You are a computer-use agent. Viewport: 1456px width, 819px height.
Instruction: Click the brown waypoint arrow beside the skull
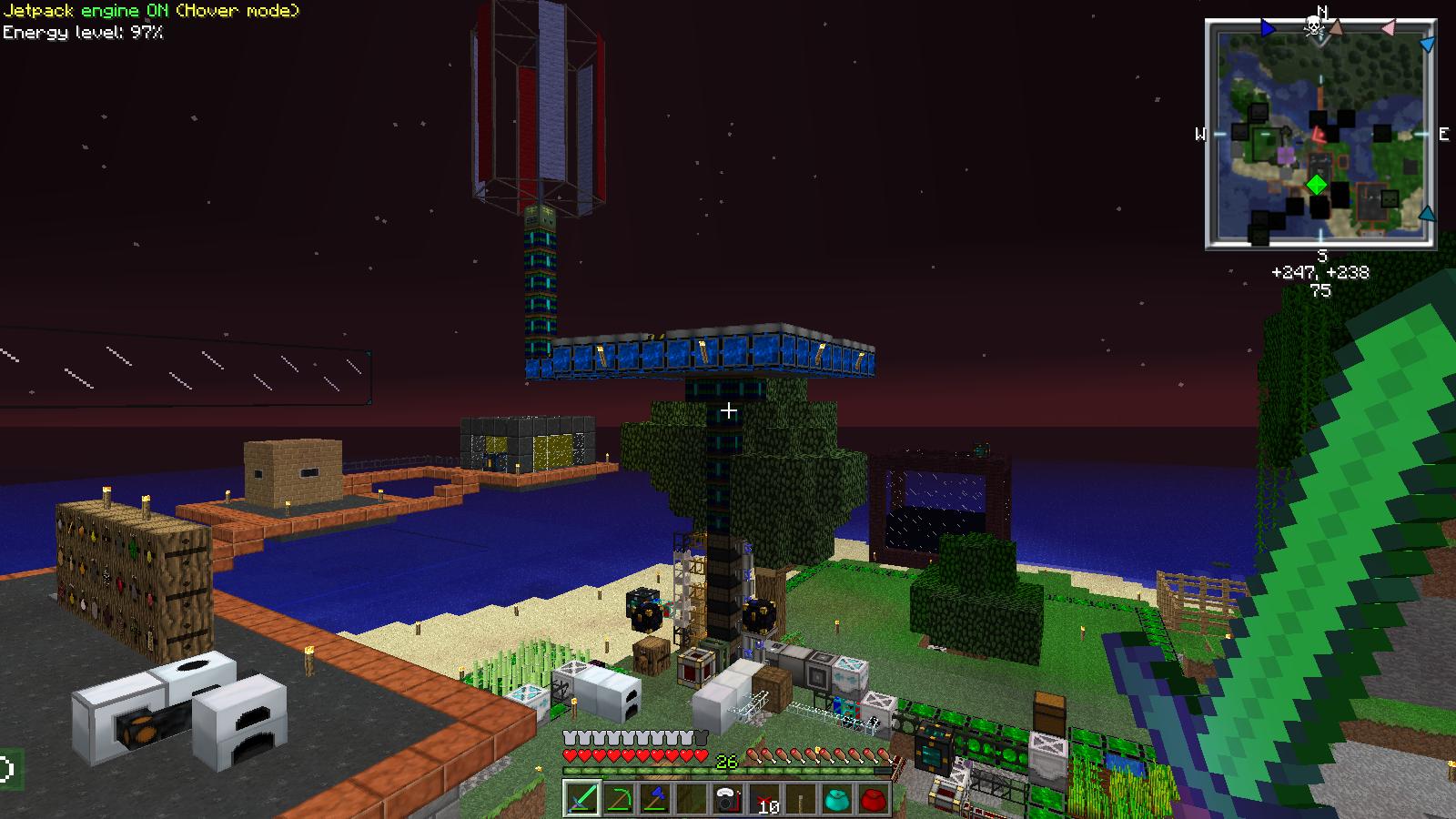(1335, 26)
